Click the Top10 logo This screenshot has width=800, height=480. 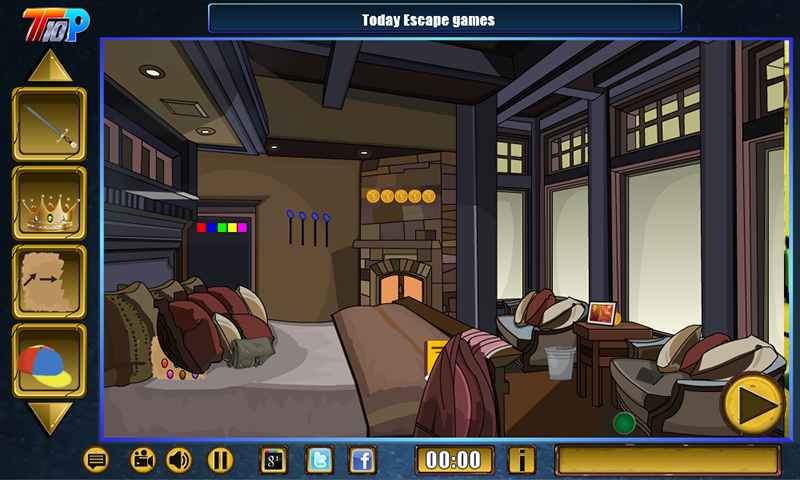(56, 21)
